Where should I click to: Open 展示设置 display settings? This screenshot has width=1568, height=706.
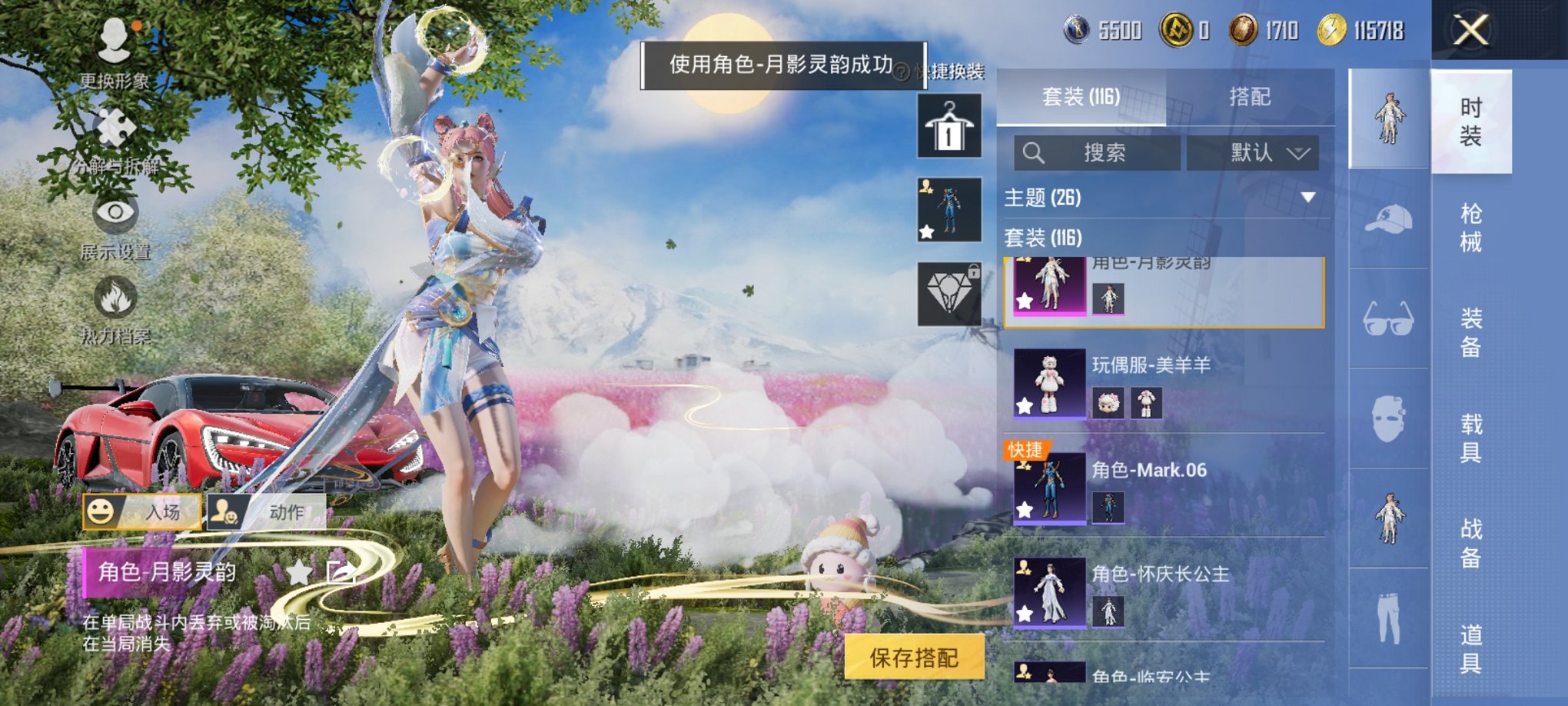(x=114, y=211)
